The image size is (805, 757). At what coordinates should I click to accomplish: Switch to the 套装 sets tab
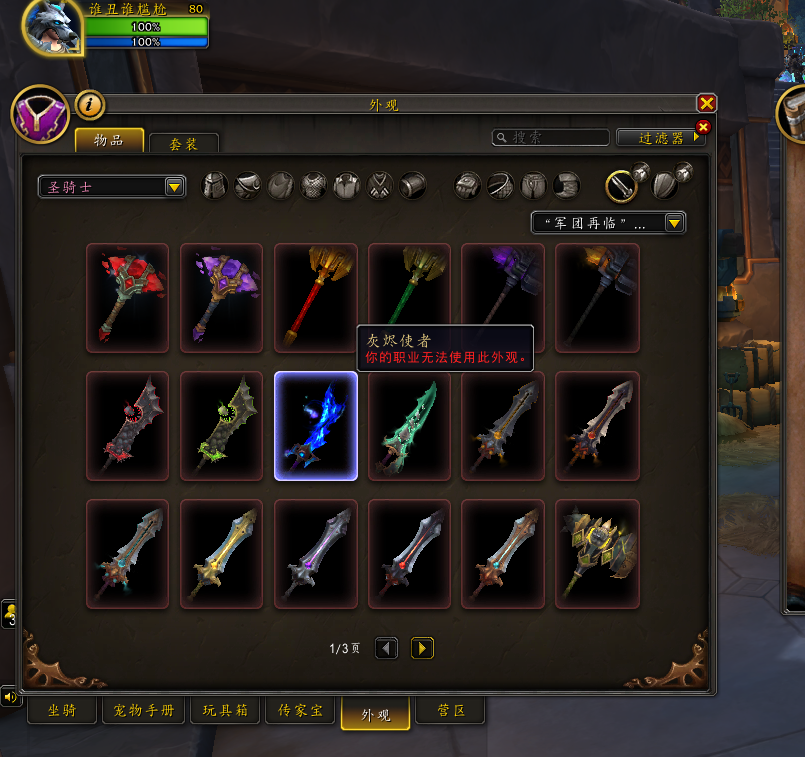point(183,144)
